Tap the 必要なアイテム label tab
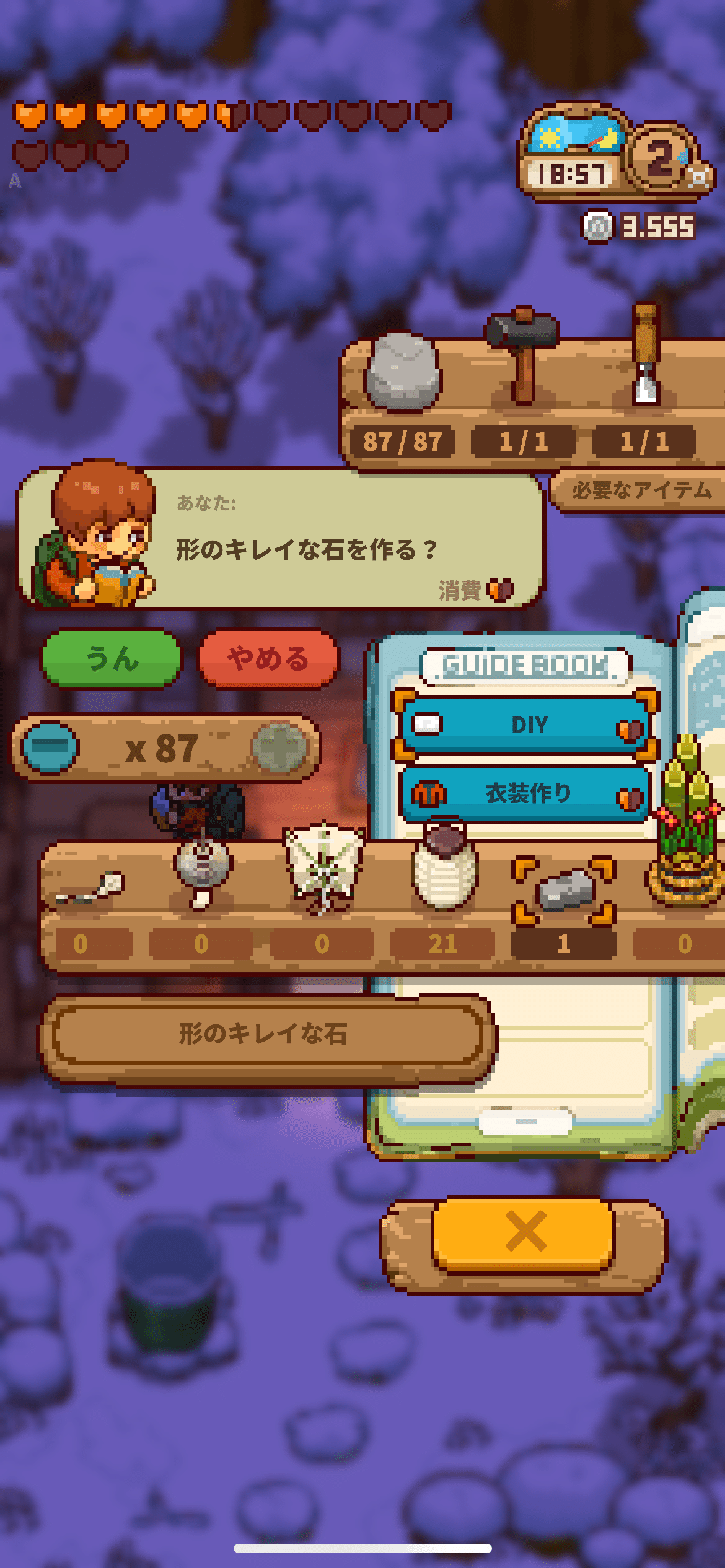Image resolution: width=725 pixels, height=1568 pixels. [x=641, y=491]
